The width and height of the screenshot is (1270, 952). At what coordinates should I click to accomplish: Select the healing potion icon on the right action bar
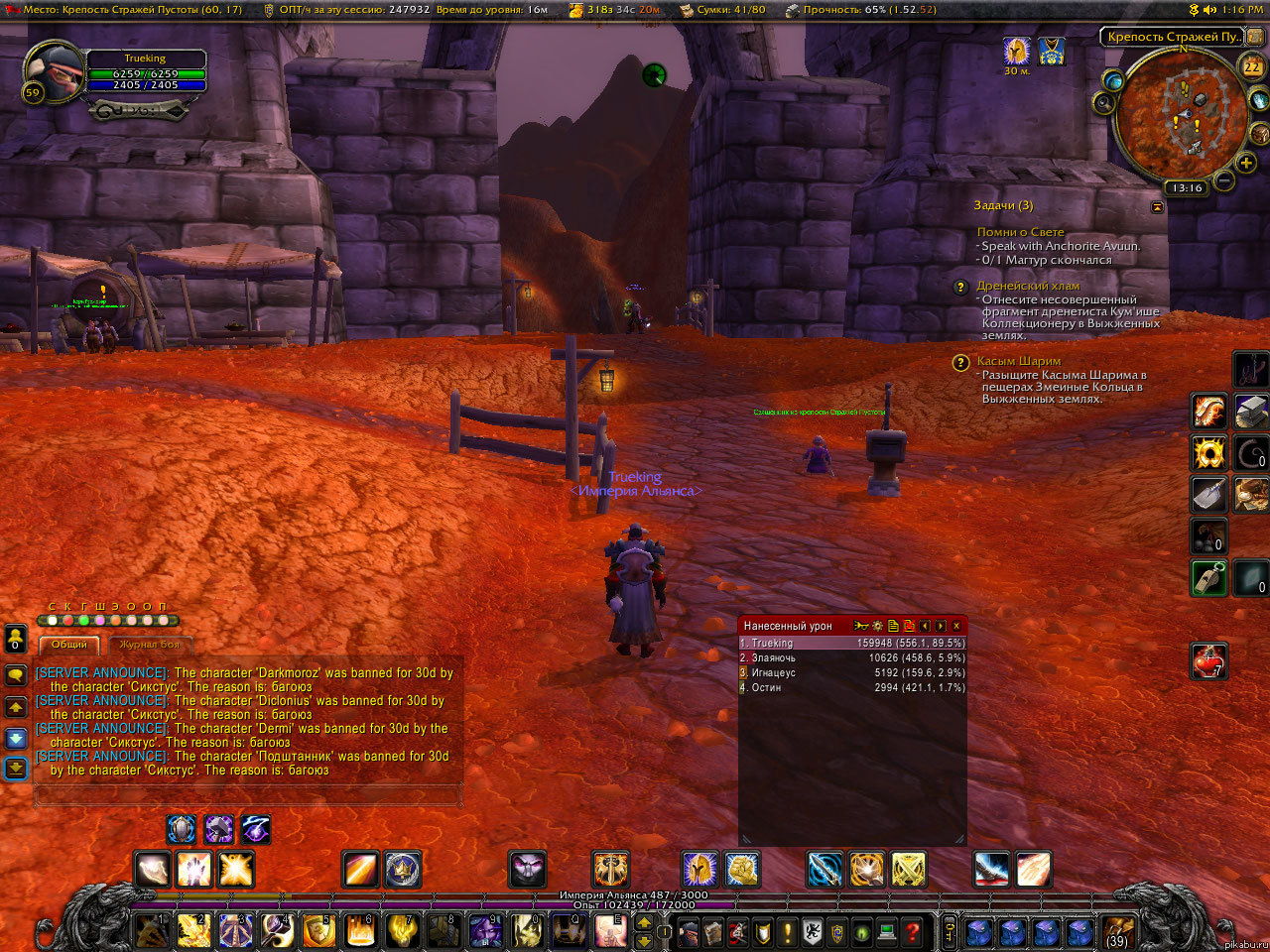click(x=1208, y=662)
